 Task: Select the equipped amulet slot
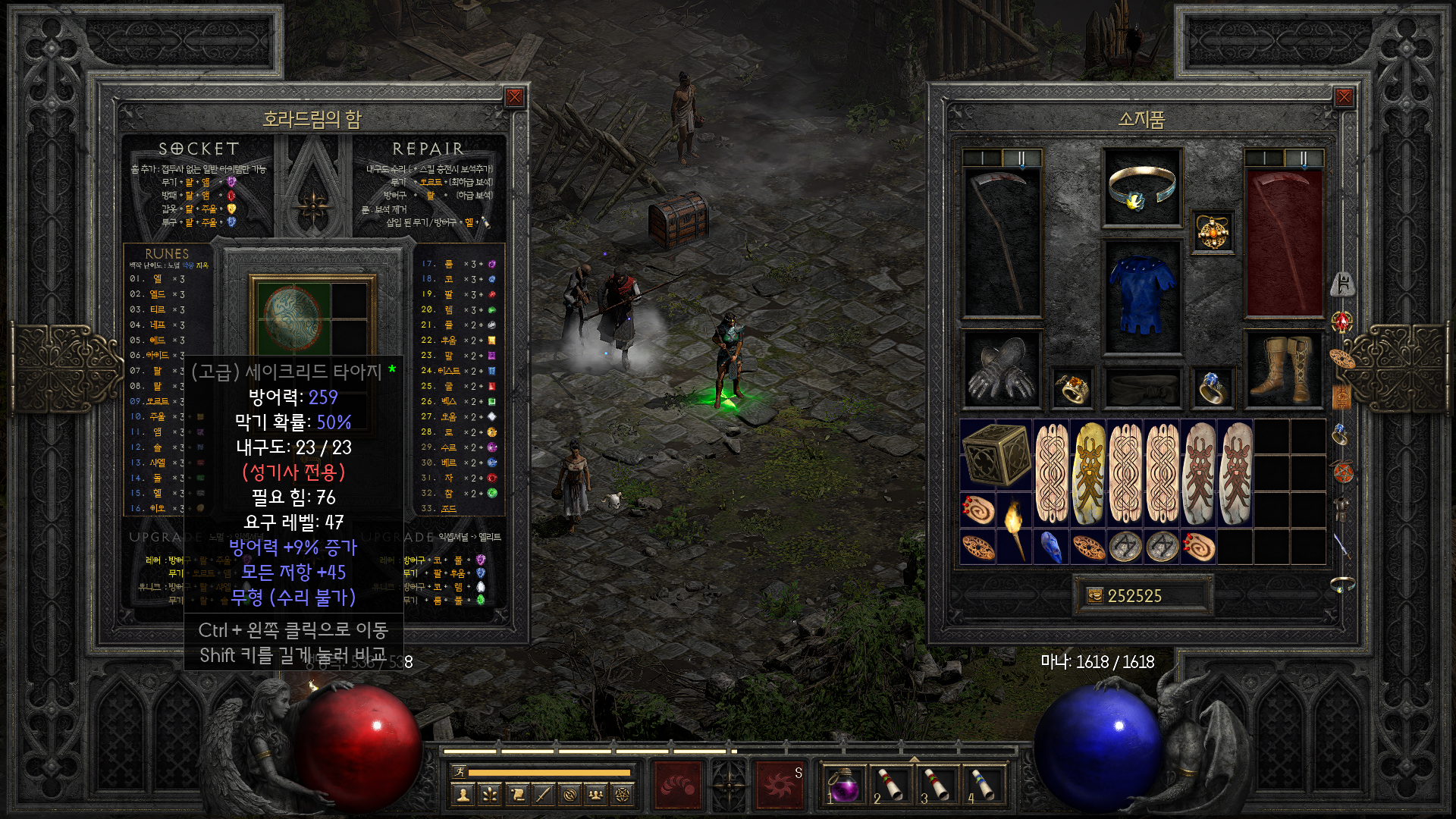1212,231
